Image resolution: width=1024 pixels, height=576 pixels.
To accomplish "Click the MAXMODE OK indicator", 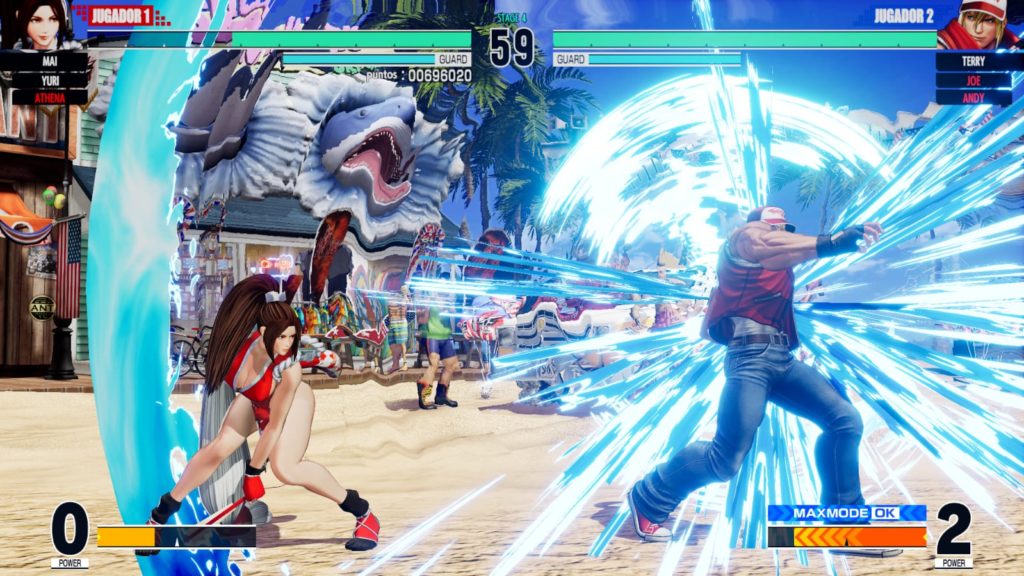I will (846, 513).
